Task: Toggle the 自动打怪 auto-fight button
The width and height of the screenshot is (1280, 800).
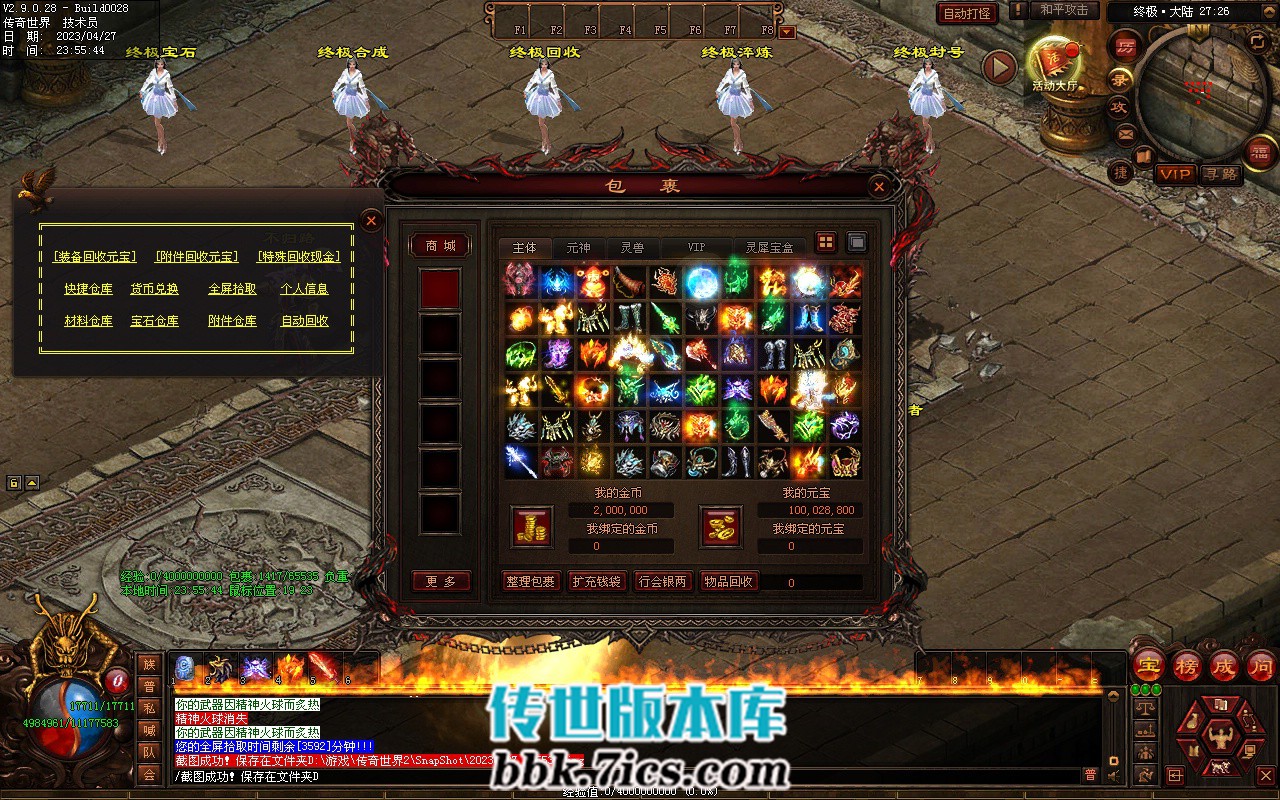Action: point(967,14)
